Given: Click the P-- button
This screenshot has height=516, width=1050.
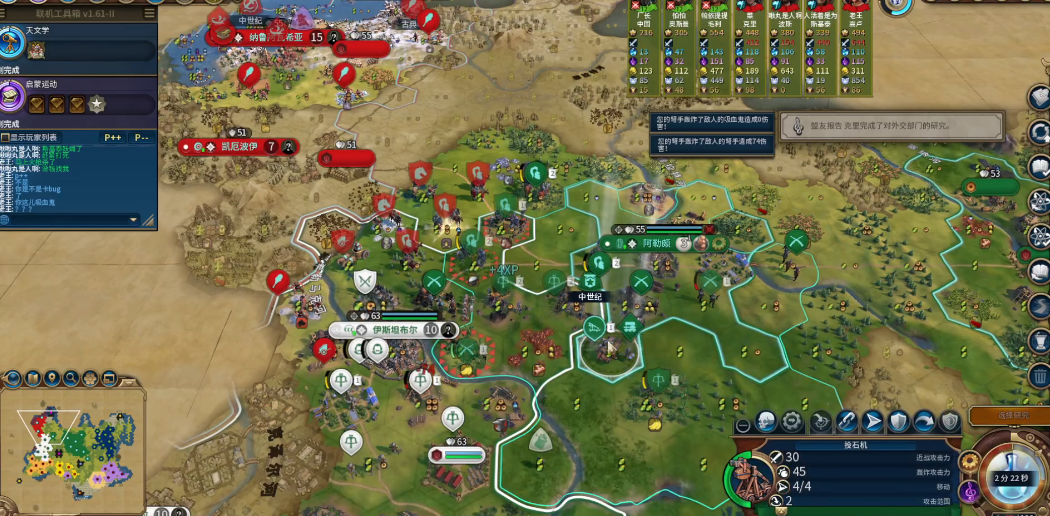Looking at the screenshot, I should point(141,137).
